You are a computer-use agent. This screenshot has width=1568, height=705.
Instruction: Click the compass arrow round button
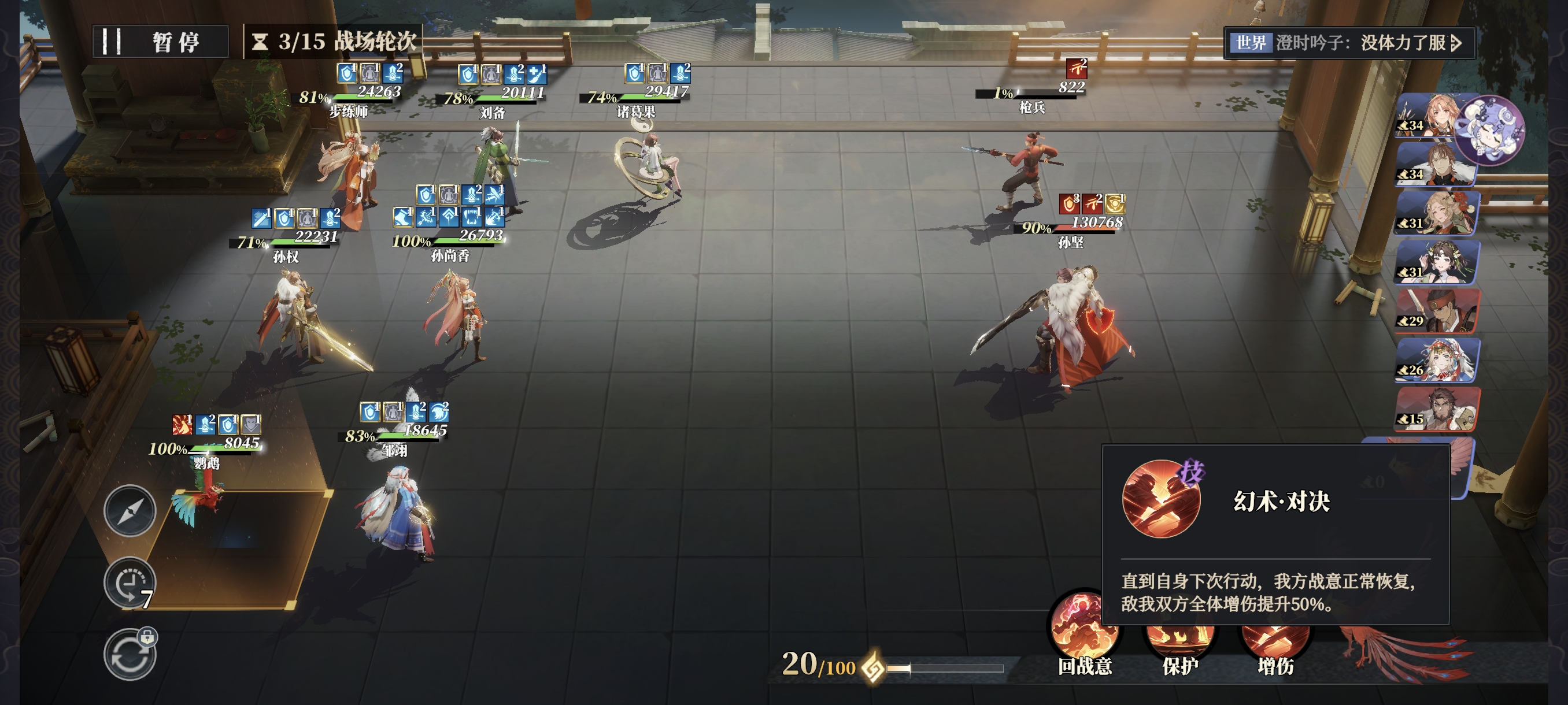(130, 510)
